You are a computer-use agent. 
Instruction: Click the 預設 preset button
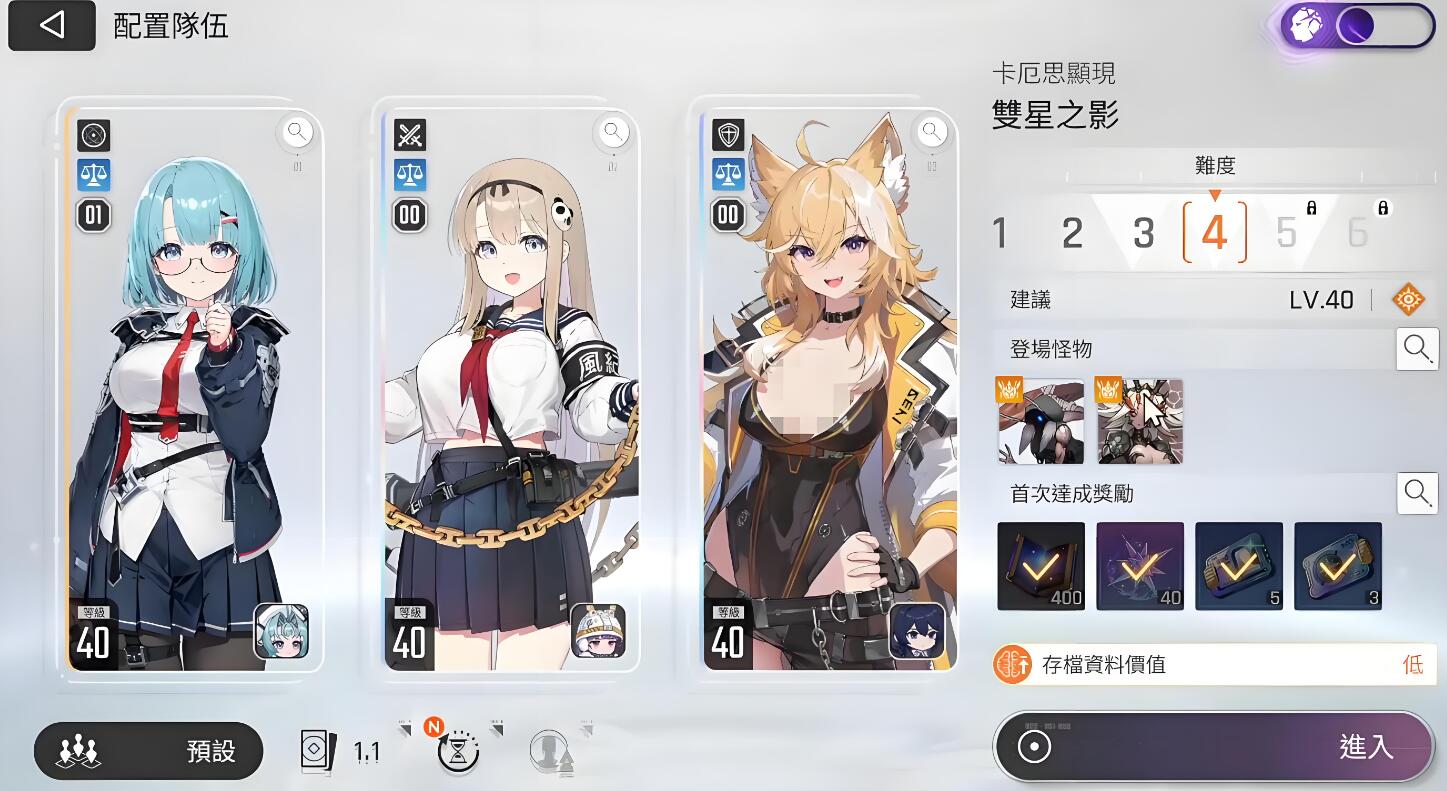tap(148, 751)
